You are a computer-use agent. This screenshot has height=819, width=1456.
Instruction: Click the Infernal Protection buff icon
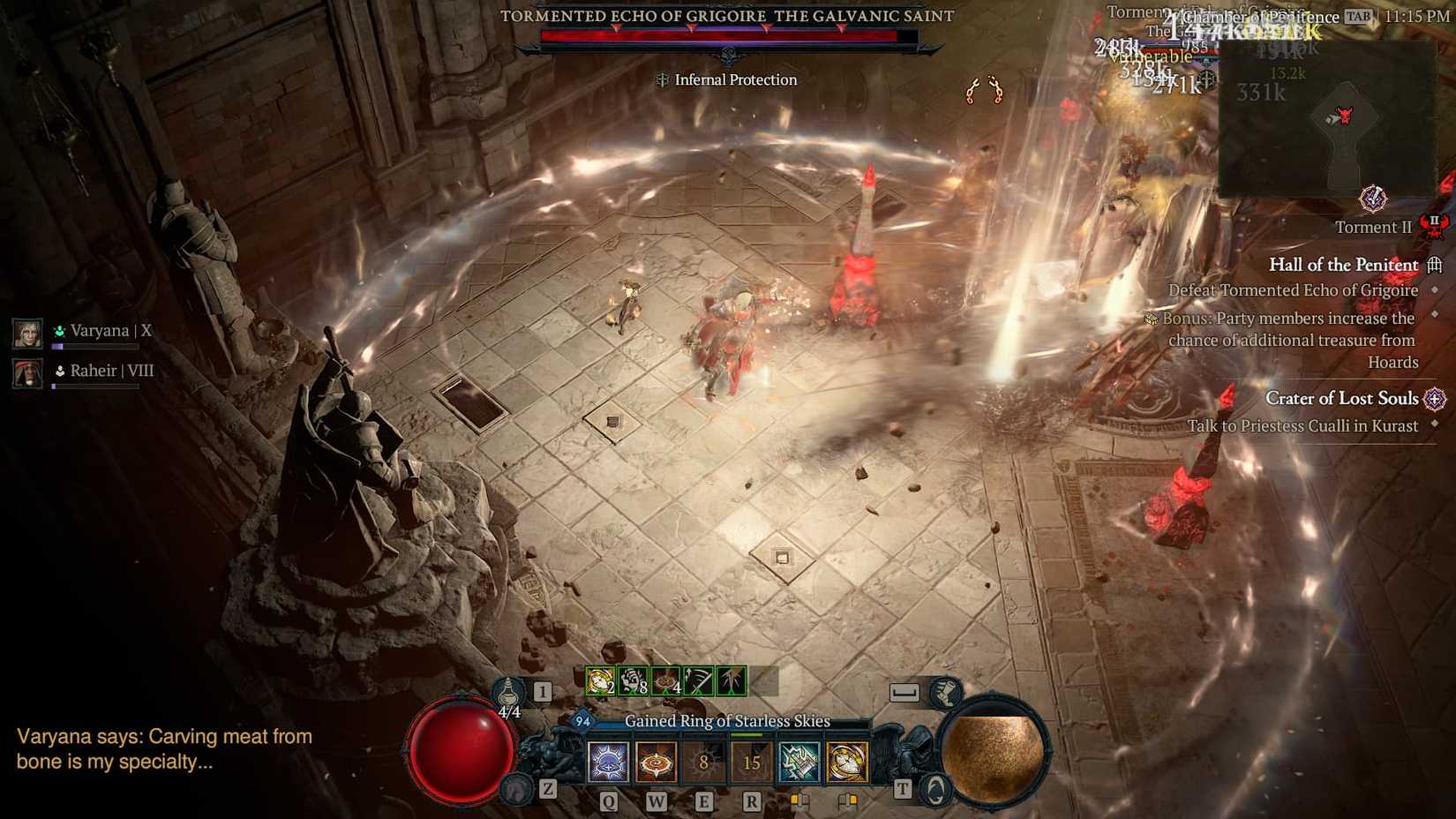[x=661, y=79]
